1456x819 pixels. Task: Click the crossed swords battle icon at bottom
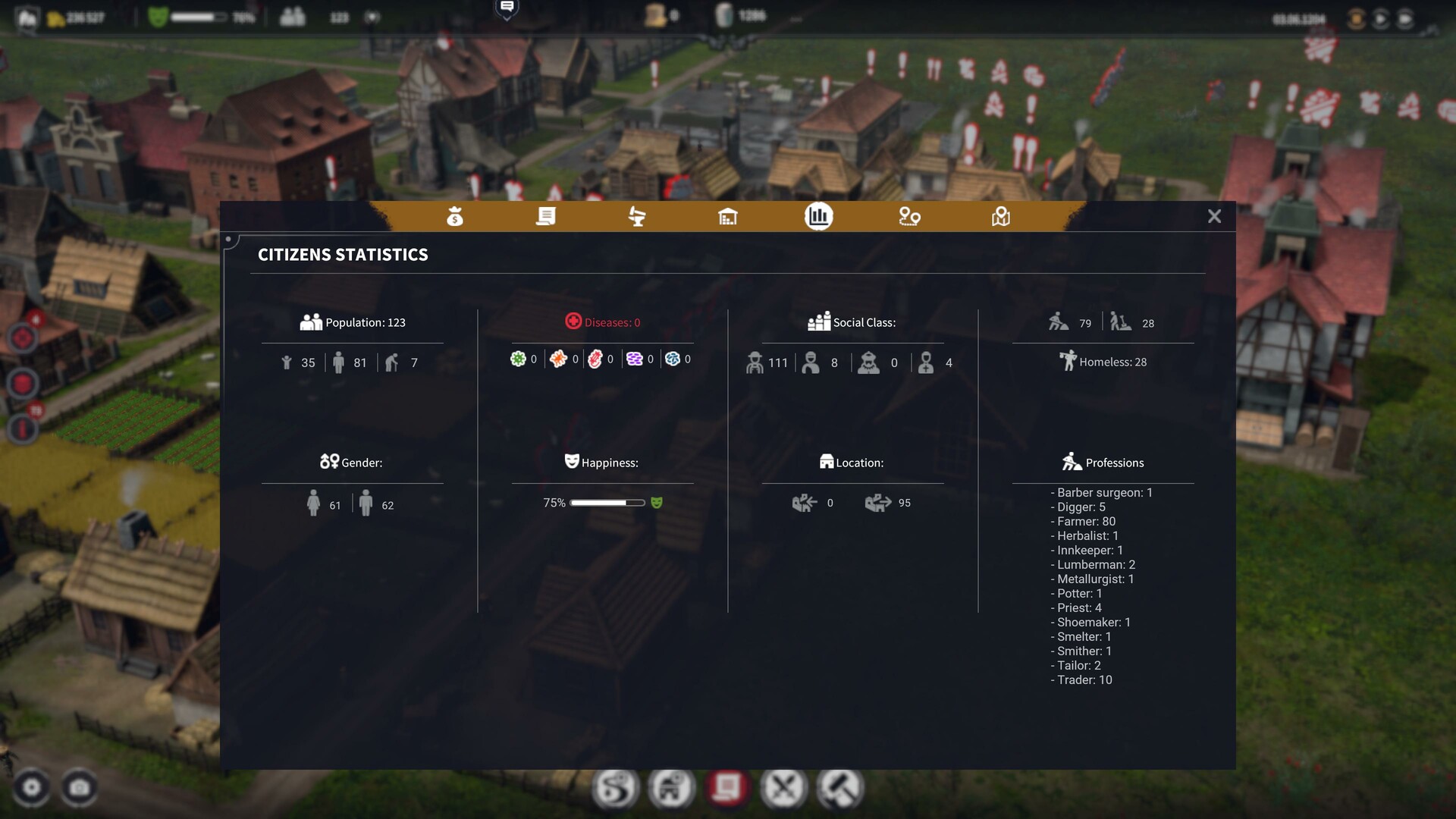pyautogui.click(x=784, y=788)
